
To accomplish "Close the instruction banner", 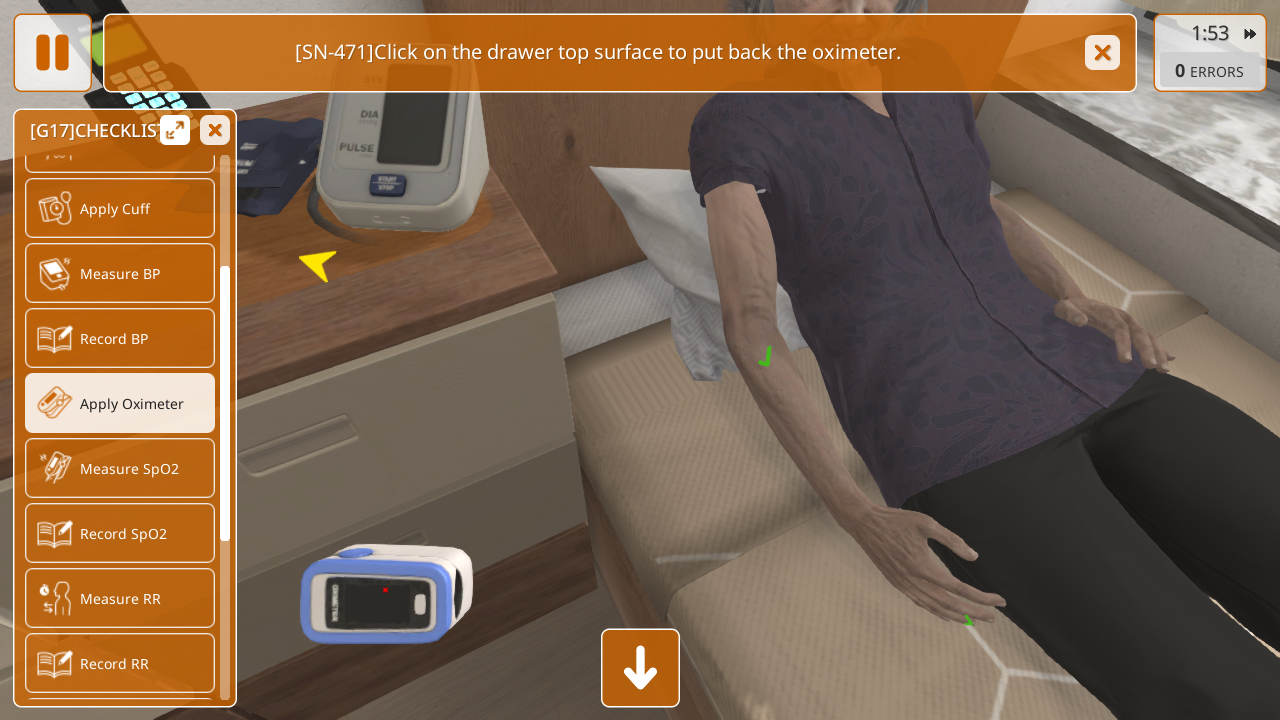I will [1102, 53].
